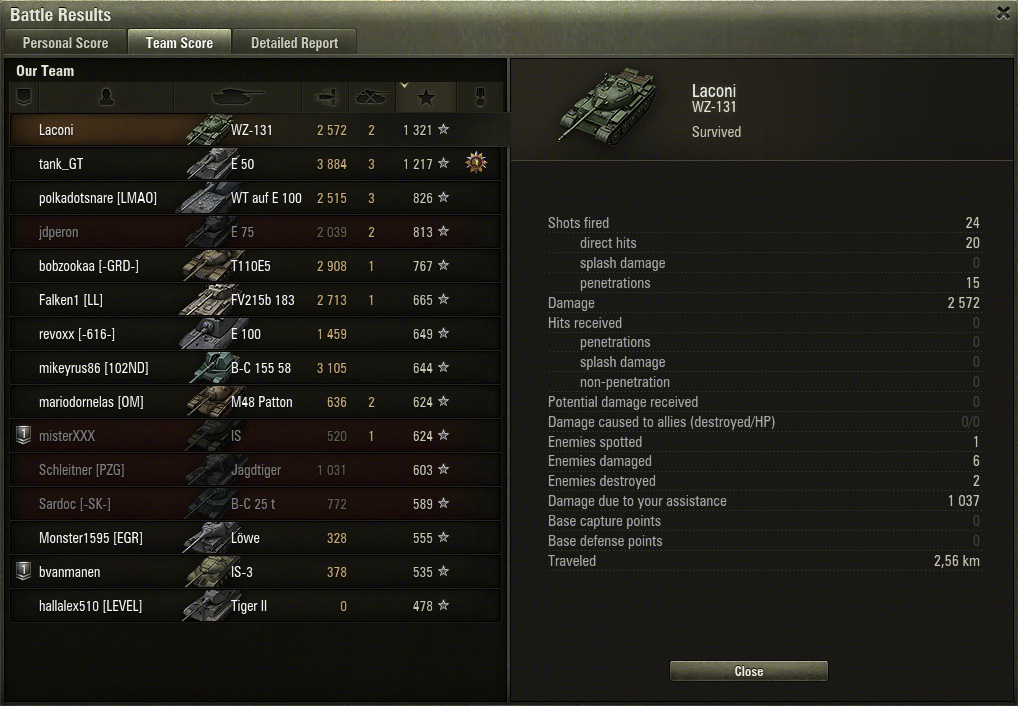Choose bobzookaa's T110E5 row

click(x=255, y=266)
